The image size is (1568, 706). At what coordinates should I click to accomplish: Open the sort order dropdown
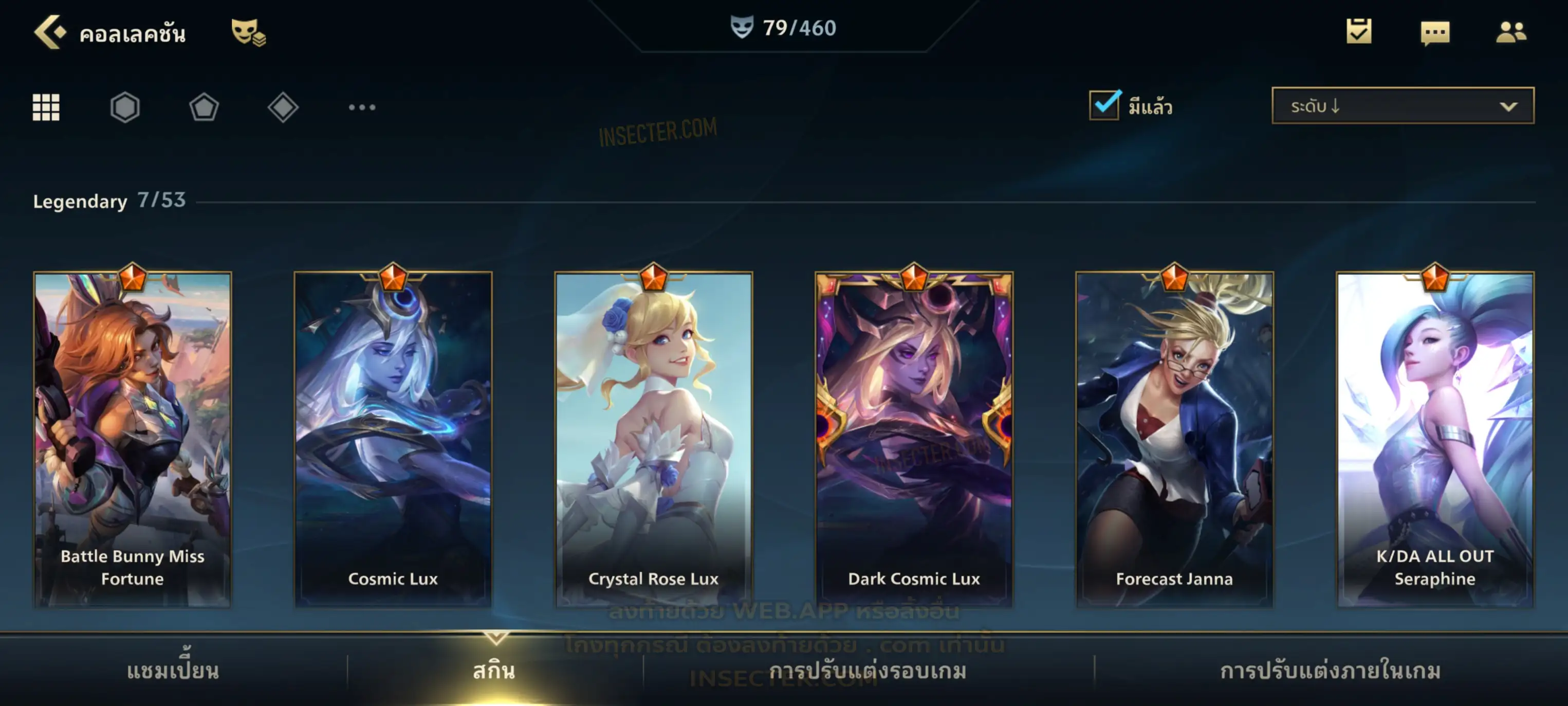[x=1403, y=106]
